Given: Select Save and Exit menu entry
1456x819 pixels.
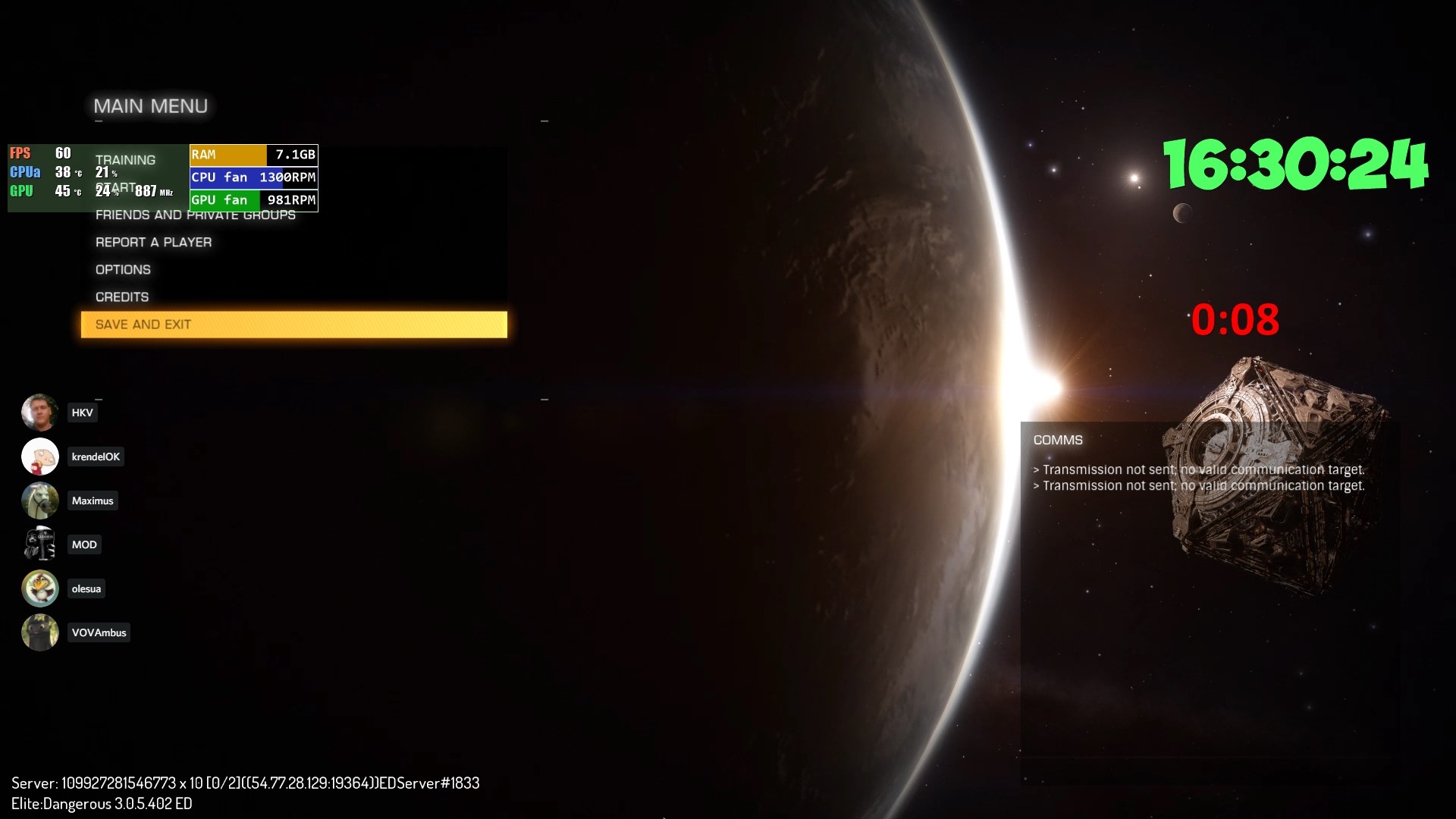Looking at the screenshot, I should 293,325.
